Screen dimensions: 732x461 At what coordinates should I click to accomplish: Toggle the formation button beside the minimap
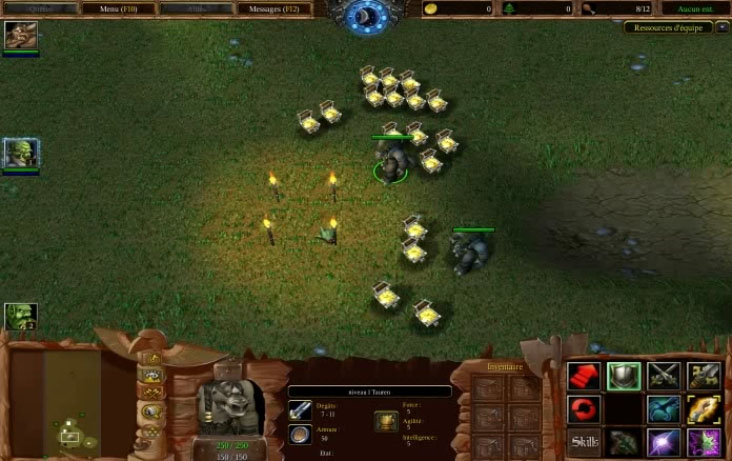pos(153,432)
